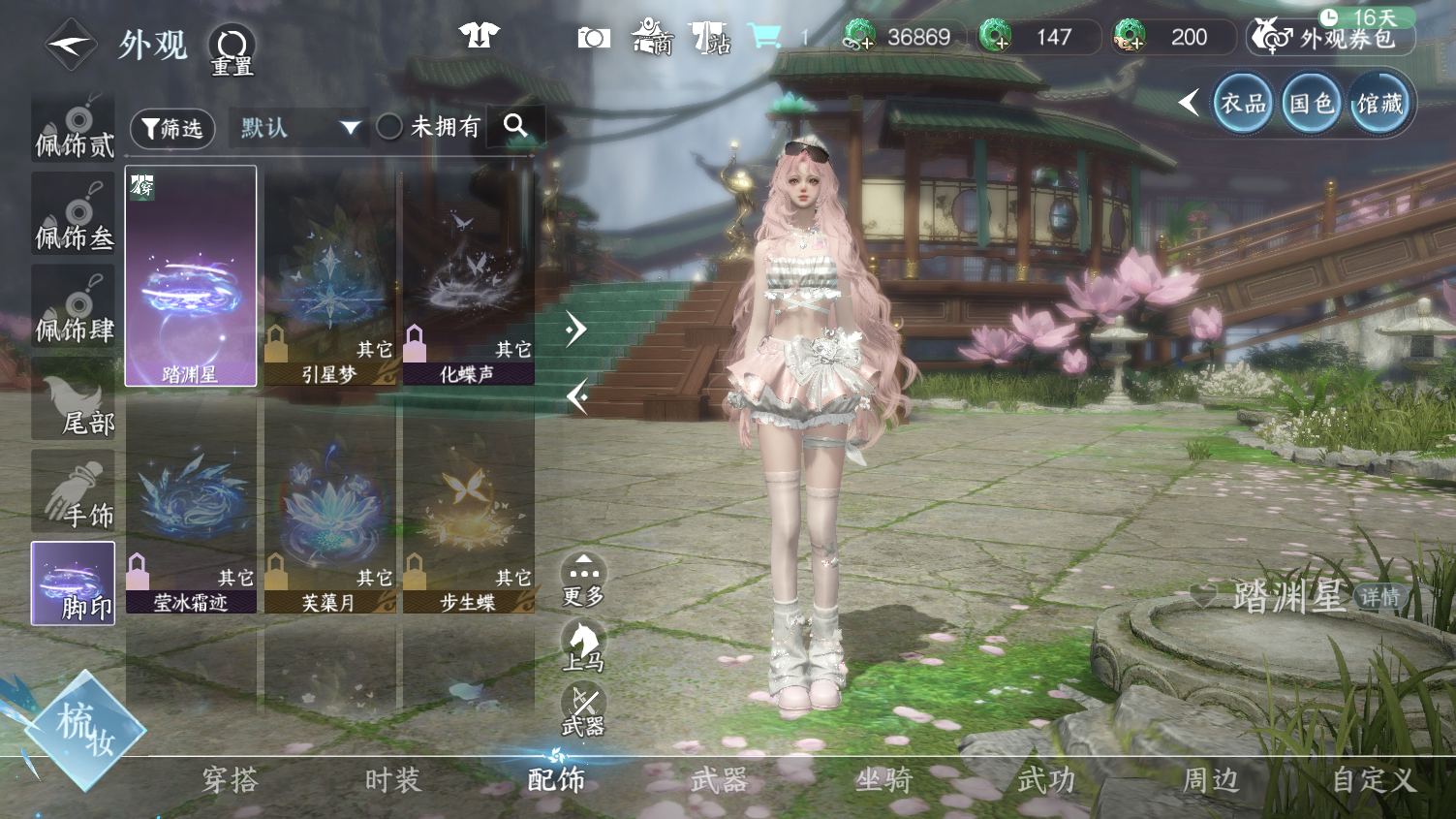1456x819 pixels.
Task: Open the 筛选 filter options
Action: pos(172,128)
